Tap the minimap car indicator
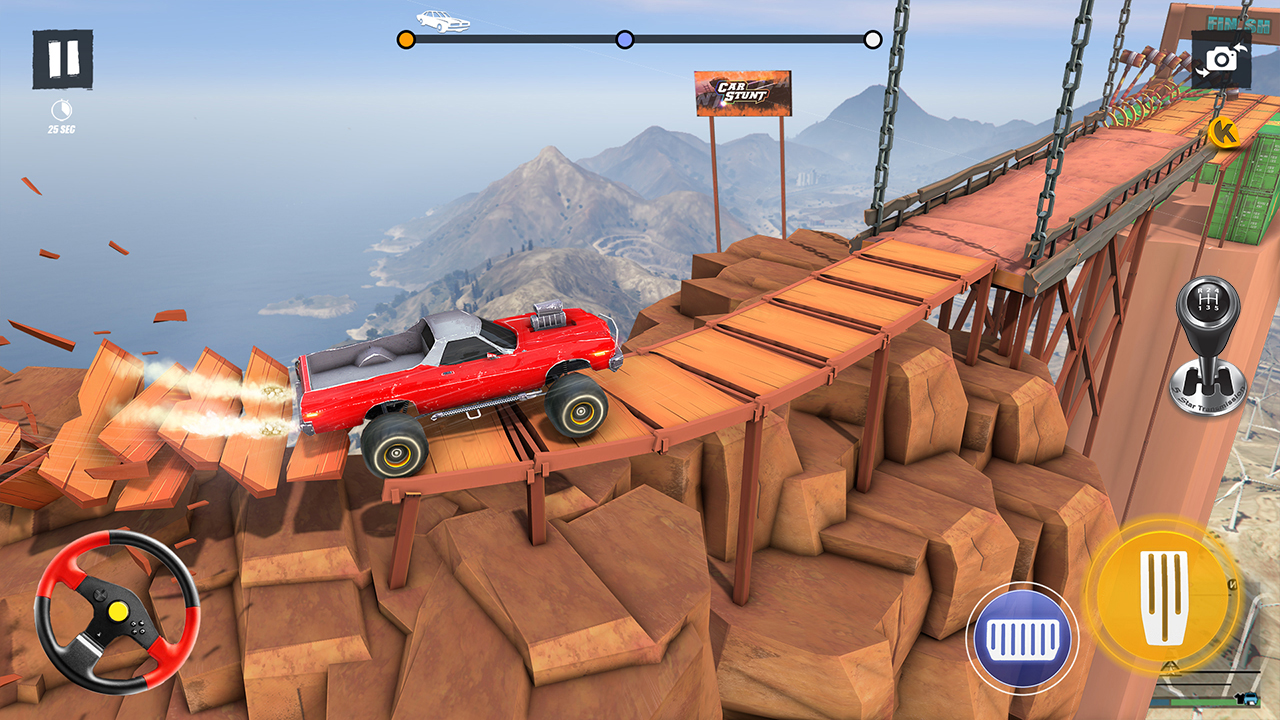 (x=1252, y=698)
